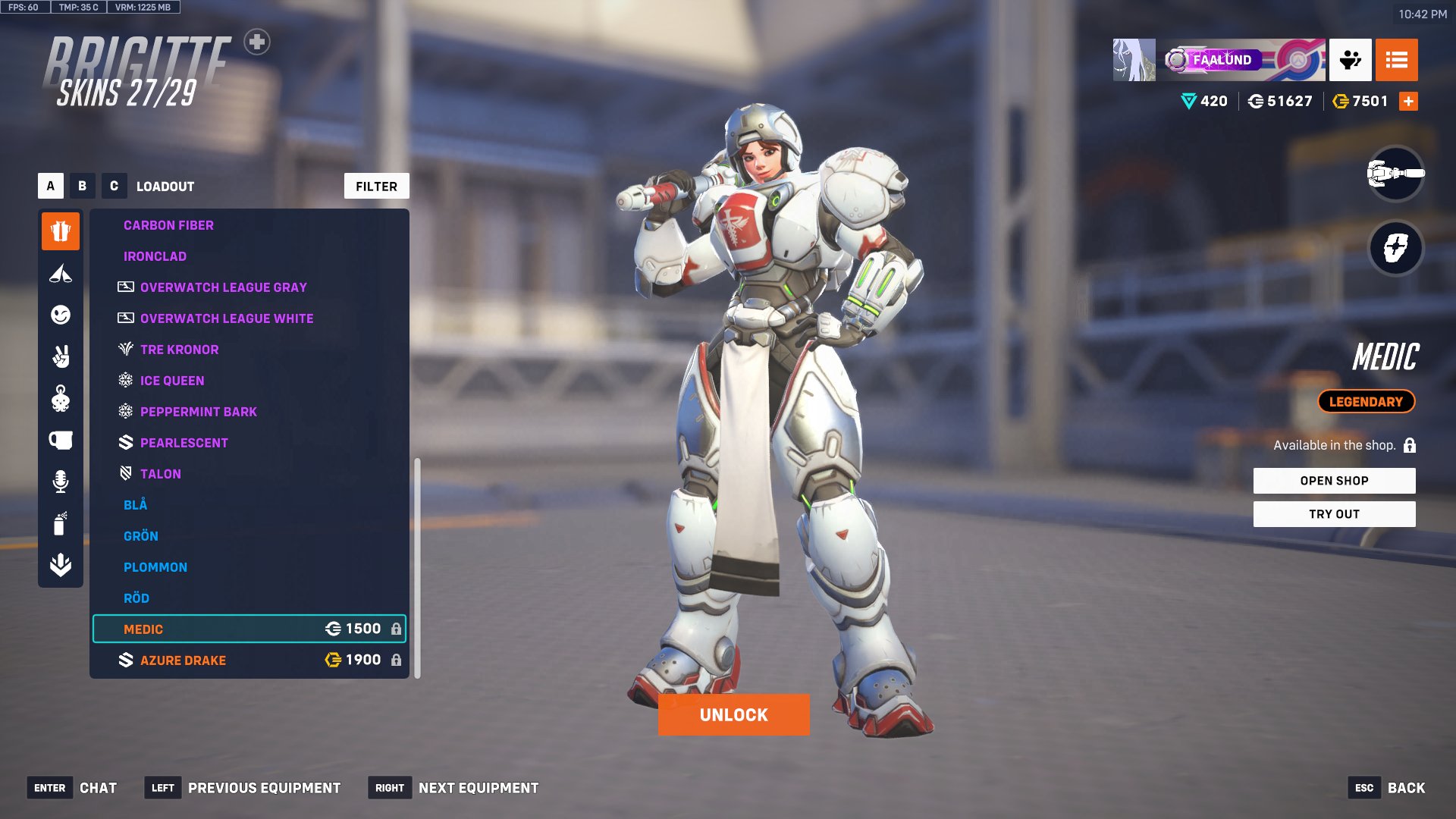Image resolution: width=1456 pixels, height=819 pixels.
Task: Switch to loadout A
Action: point(51,186)
